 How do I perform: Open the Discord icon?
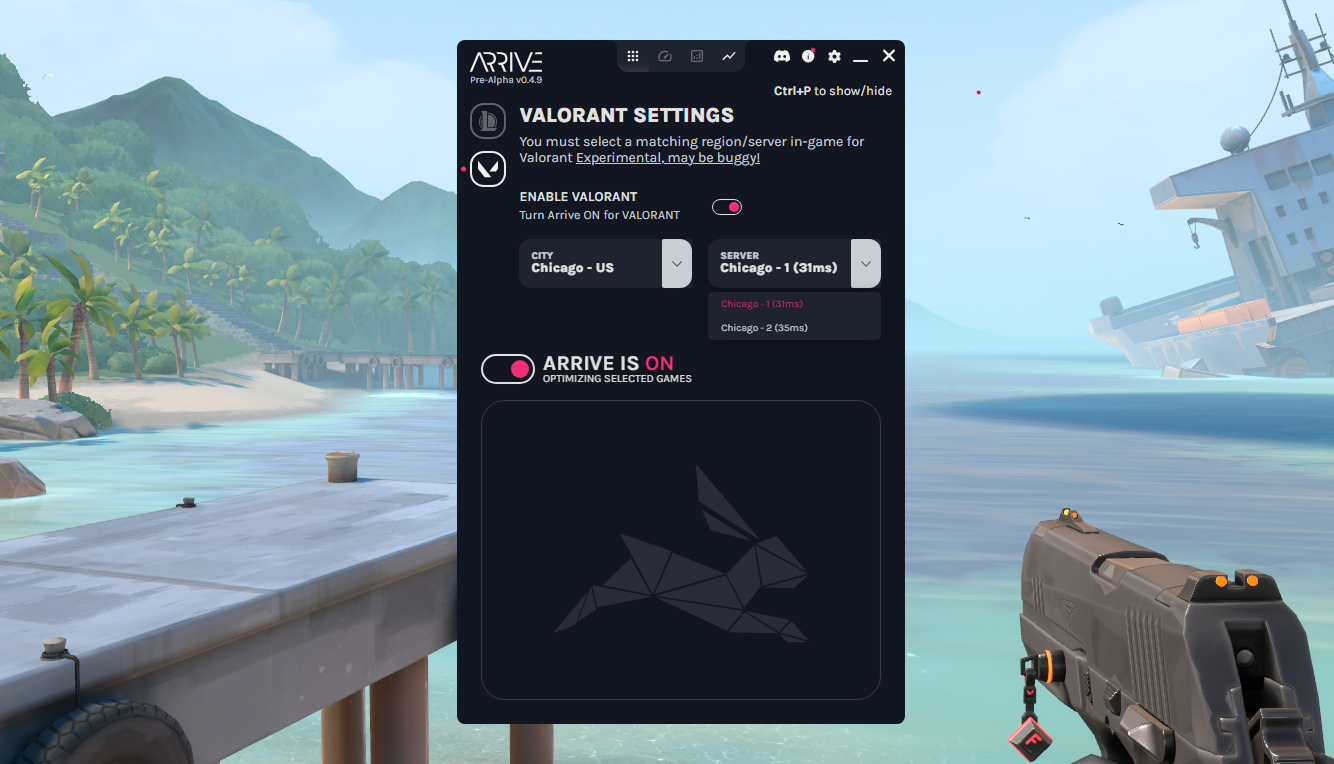(x=781, y=56)
